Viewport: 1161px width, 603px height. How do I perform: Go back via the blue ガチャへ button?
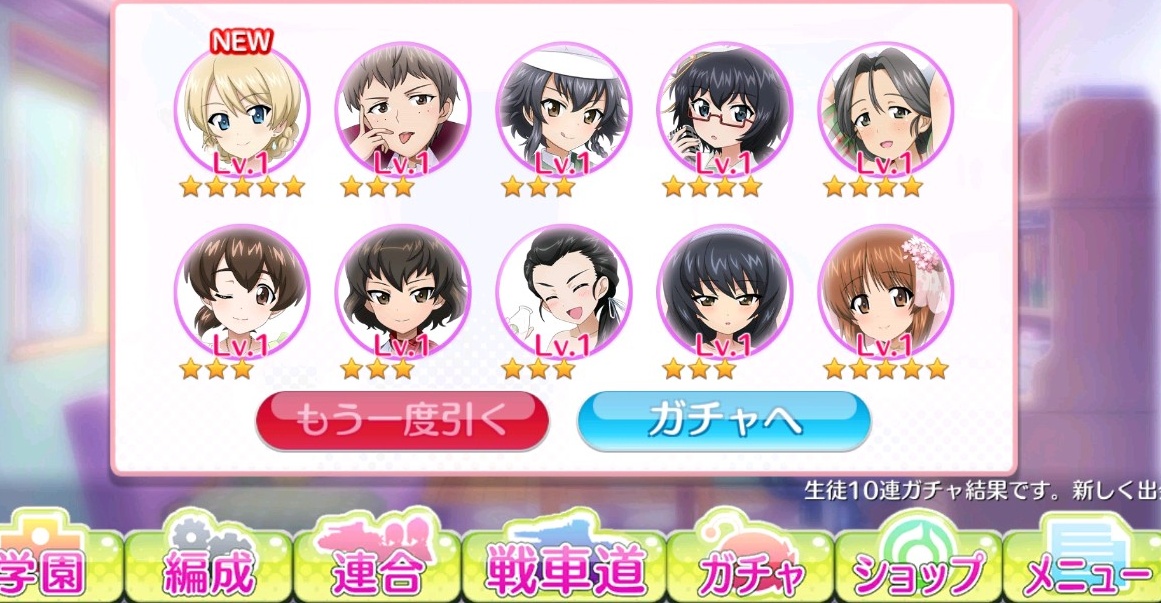click(724, 421)
